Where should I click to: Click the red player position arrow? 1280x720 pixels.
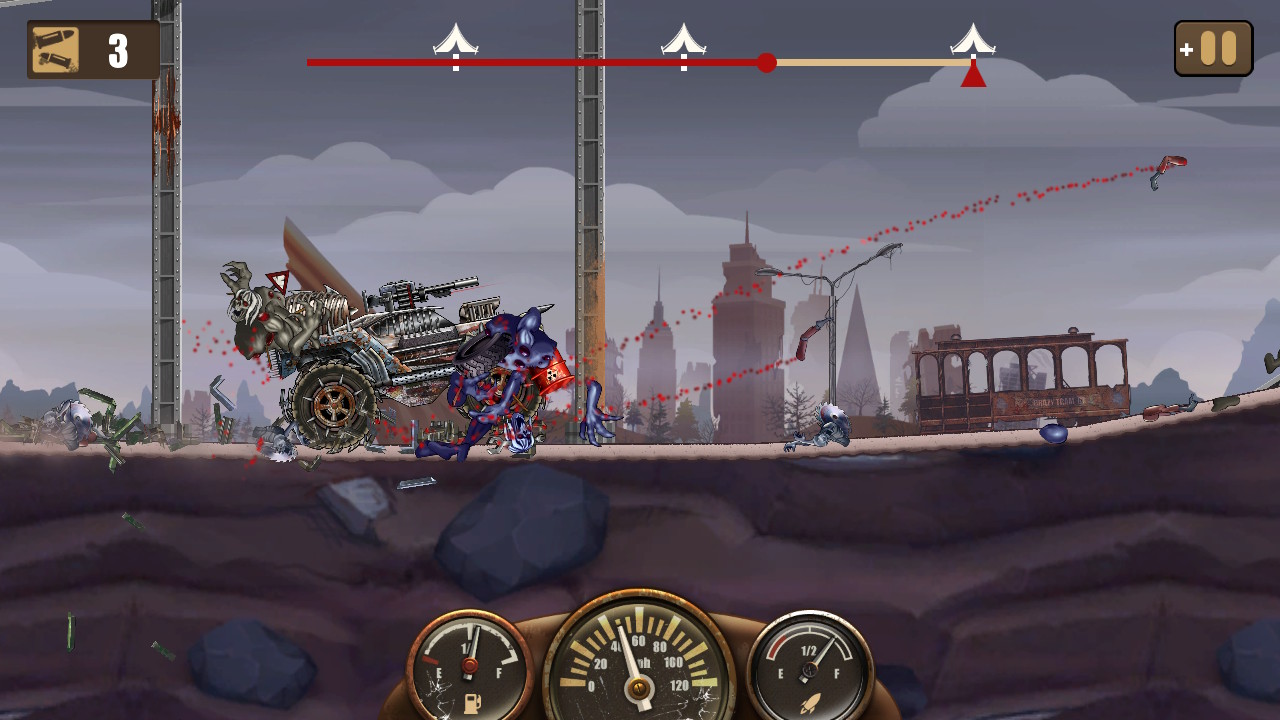coord(973,76)
